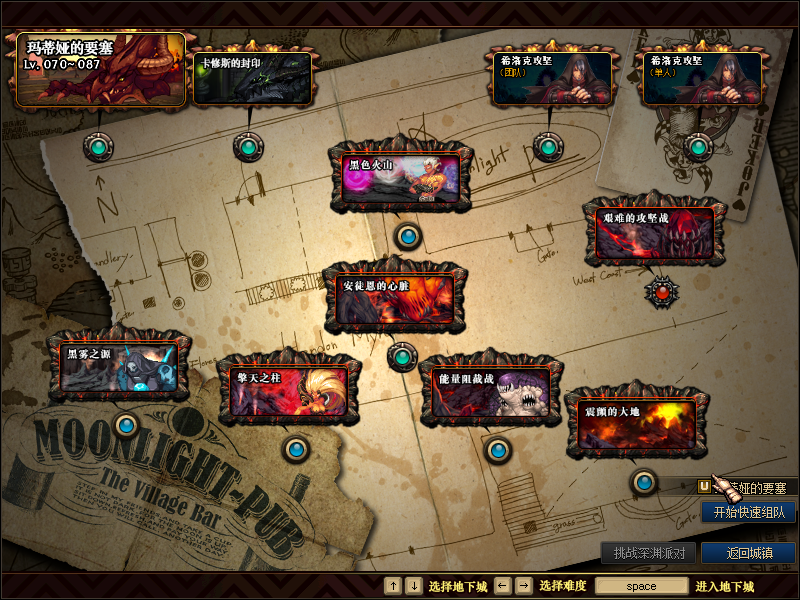Image resolution: width=800 pixels, height=600 pixels.
Task: Select the 卡修斯的封印 dungeon
Action: click(x=252, y=78)
